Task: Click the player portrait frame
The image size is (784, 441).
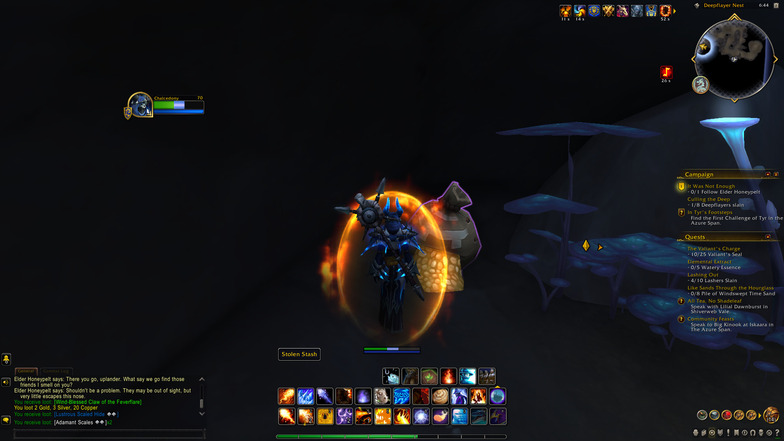Action: pyautogui.click(x=140, y=105)
